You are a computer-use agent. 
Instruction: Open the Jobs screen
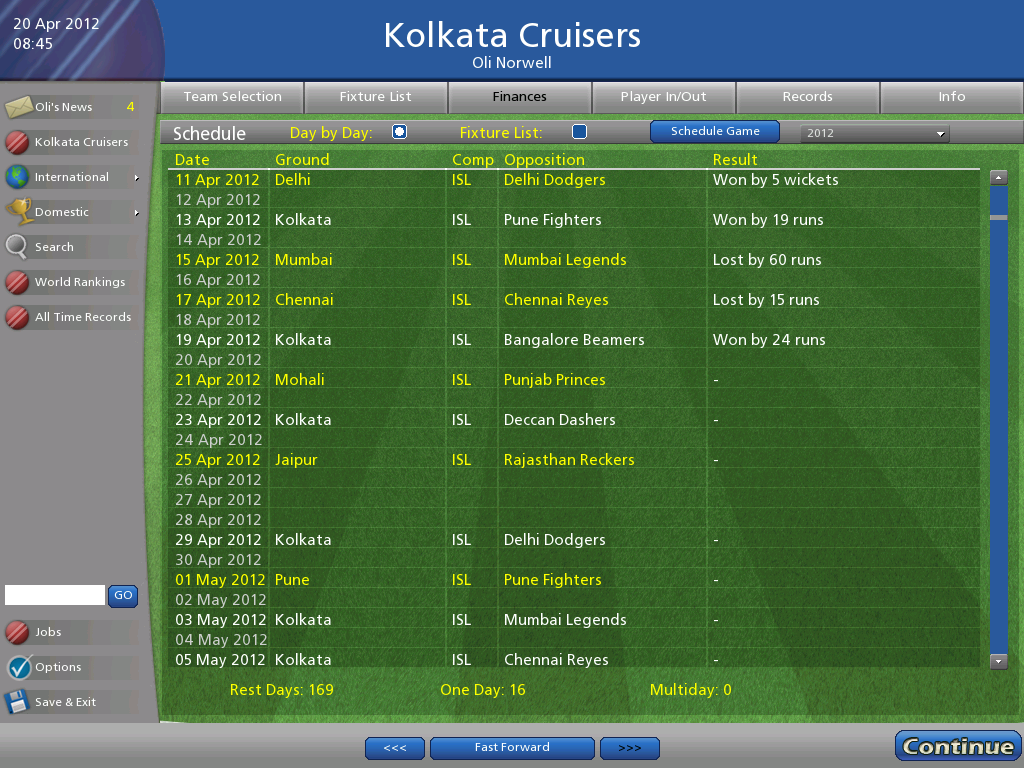[48, 632]
